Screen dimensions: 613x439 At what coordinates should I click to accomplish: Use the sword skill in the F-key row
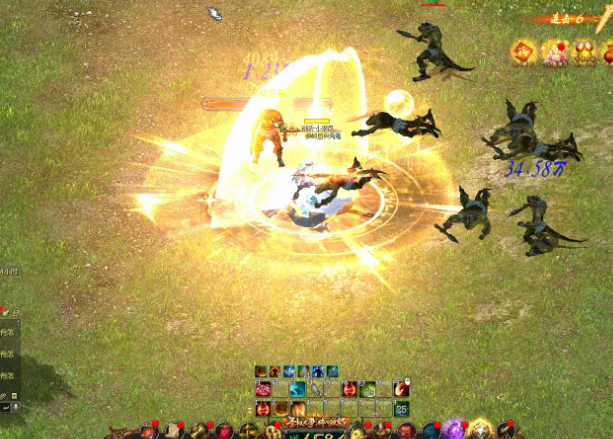[x=316, y=389]
